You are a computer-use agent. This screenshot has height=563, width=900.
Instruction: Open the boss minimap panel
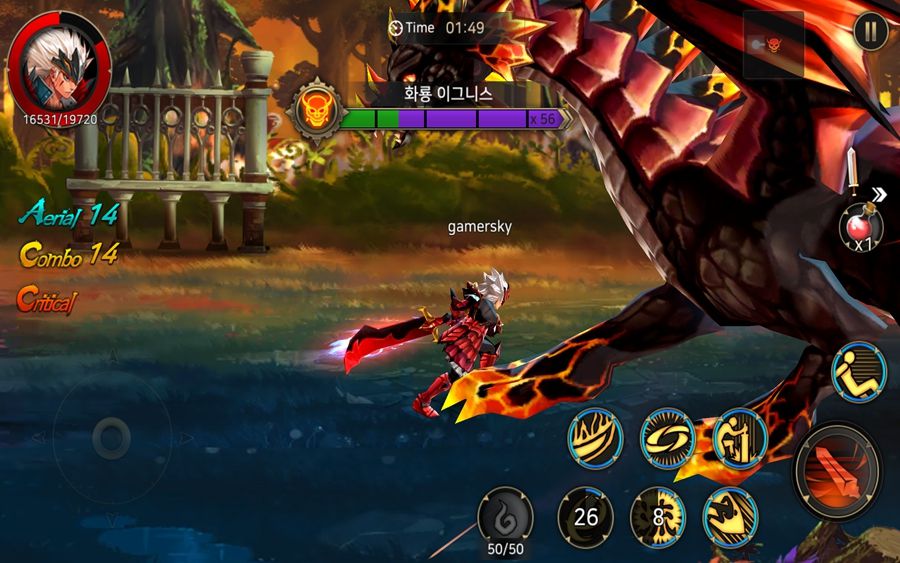tap(773, 44)
